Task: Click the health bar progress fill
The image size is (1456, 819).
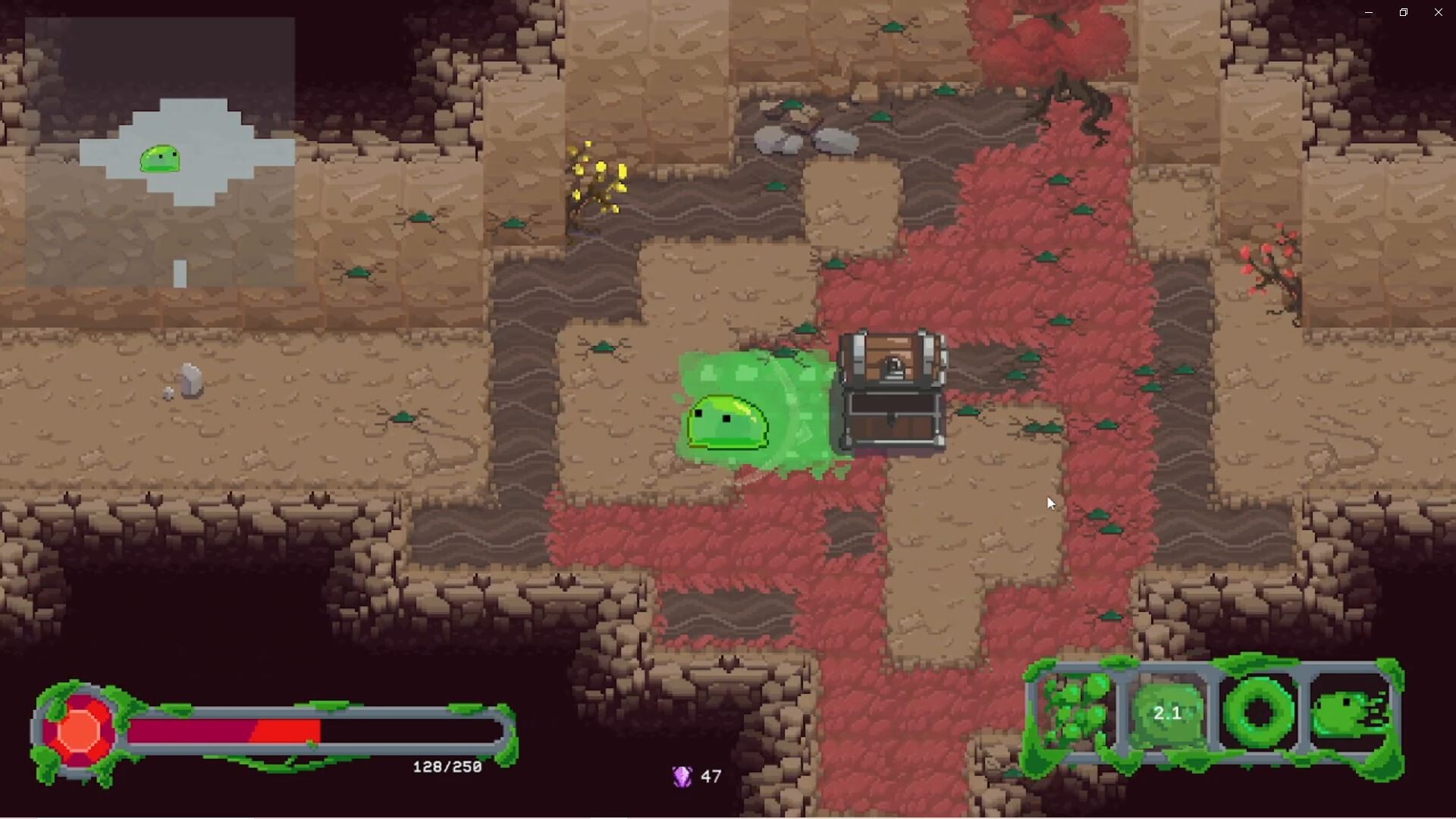Action: (224, 730)
